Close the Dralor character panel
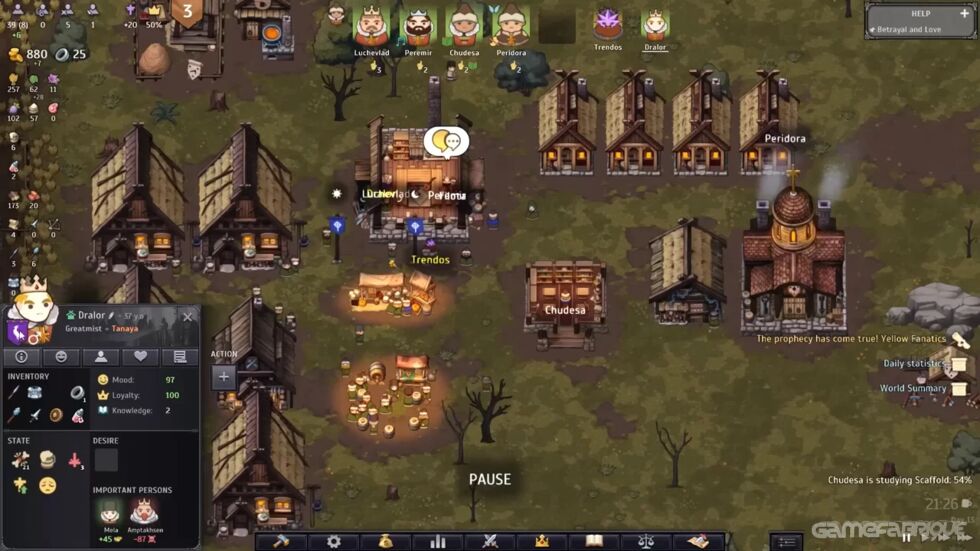980x551 pixels. tap(187, 317)
